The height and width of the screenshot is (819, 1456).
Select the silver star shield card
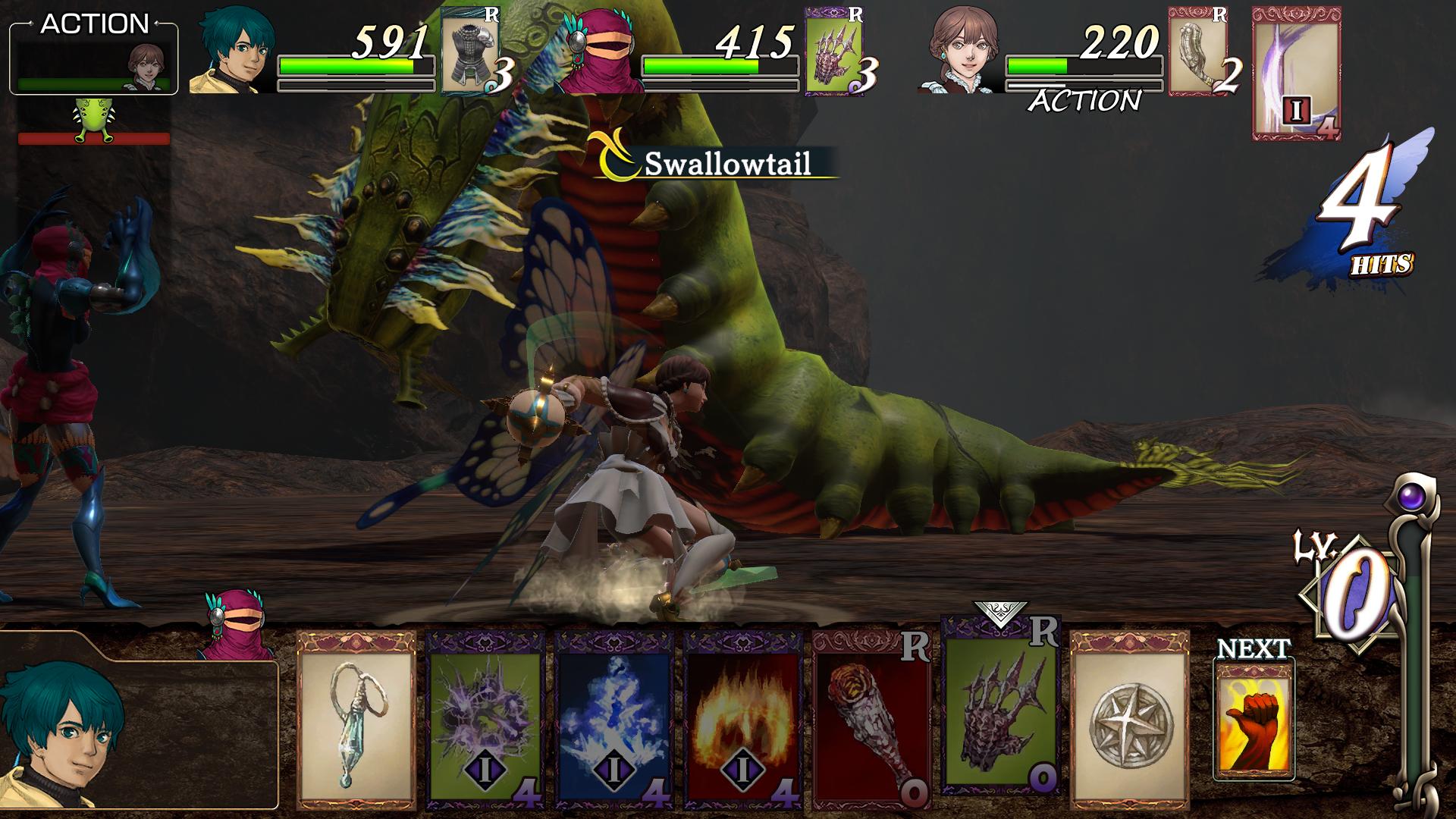[1129, 719]
